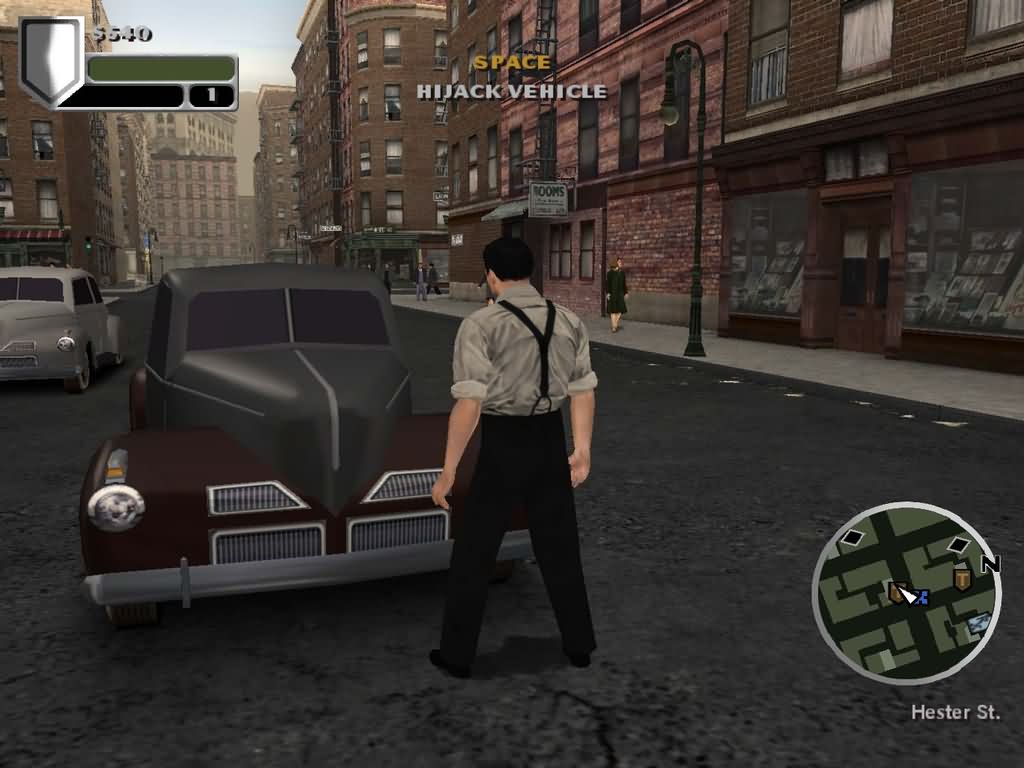Click the silver shield emblem beside the money
1024x768 pixels.
click(x=51, y=59)
